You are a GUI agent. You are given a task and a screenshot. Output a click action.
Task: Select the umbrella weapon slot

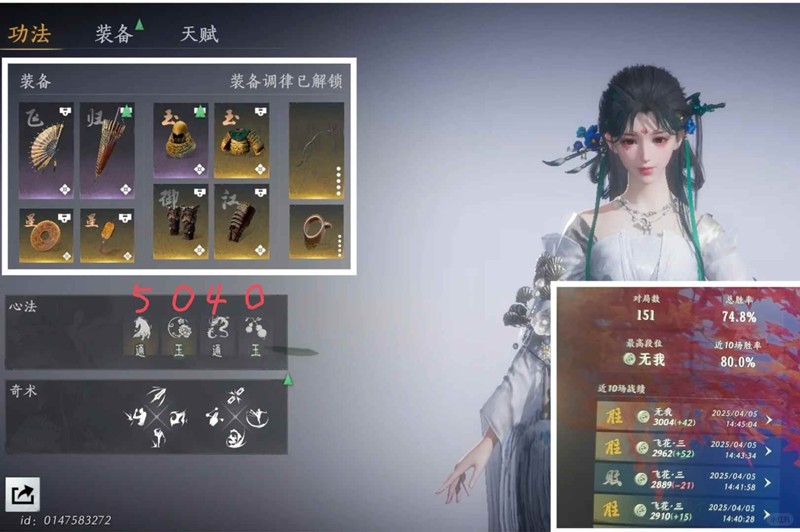click(x=107, y=150)
